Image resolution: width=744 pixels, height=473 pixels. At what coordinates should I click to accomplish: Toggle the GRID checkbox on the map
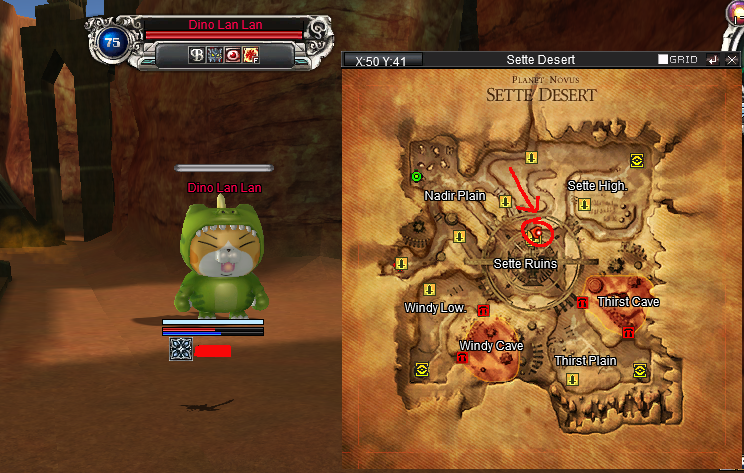click(x=663, y=60)
